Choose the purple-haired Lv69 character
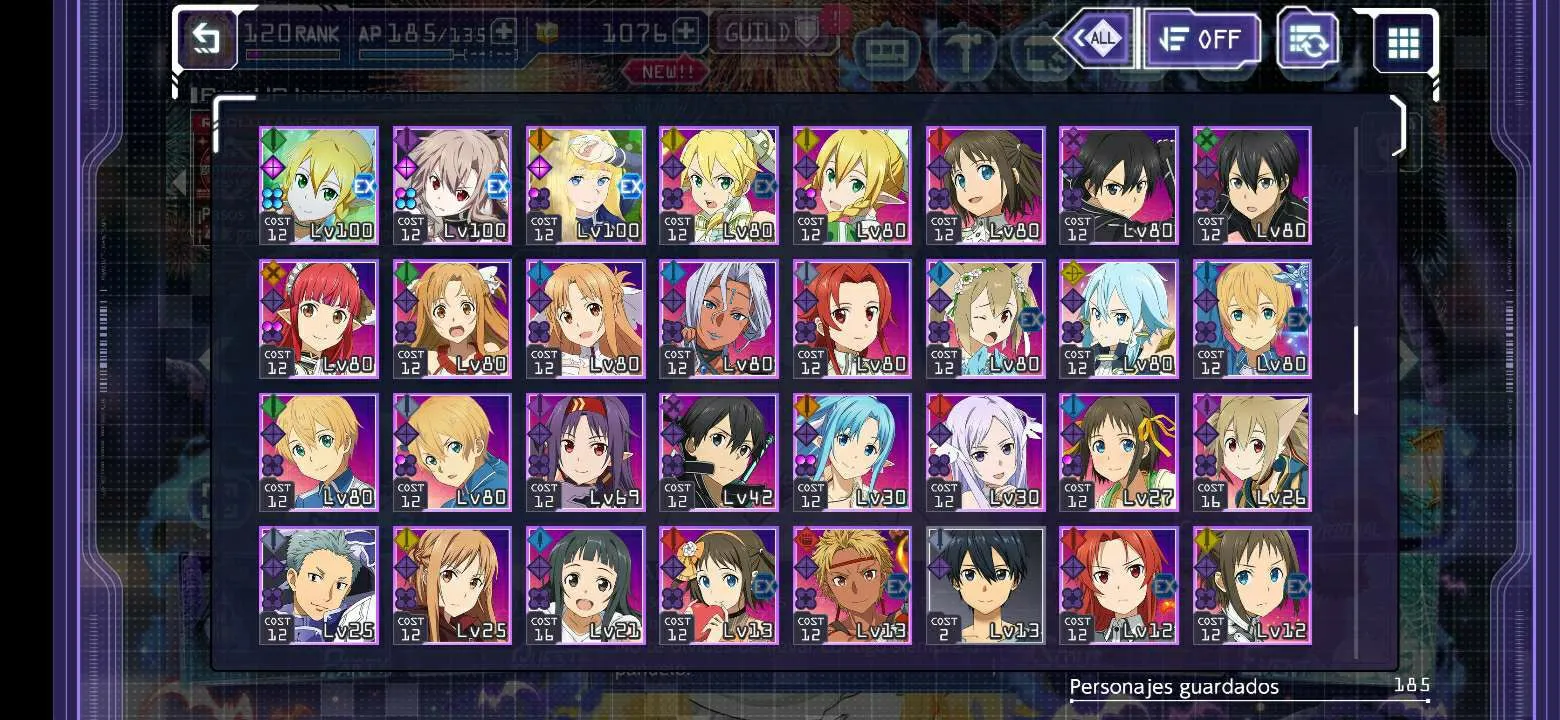 pyautogui.click(x=585, y=452)
